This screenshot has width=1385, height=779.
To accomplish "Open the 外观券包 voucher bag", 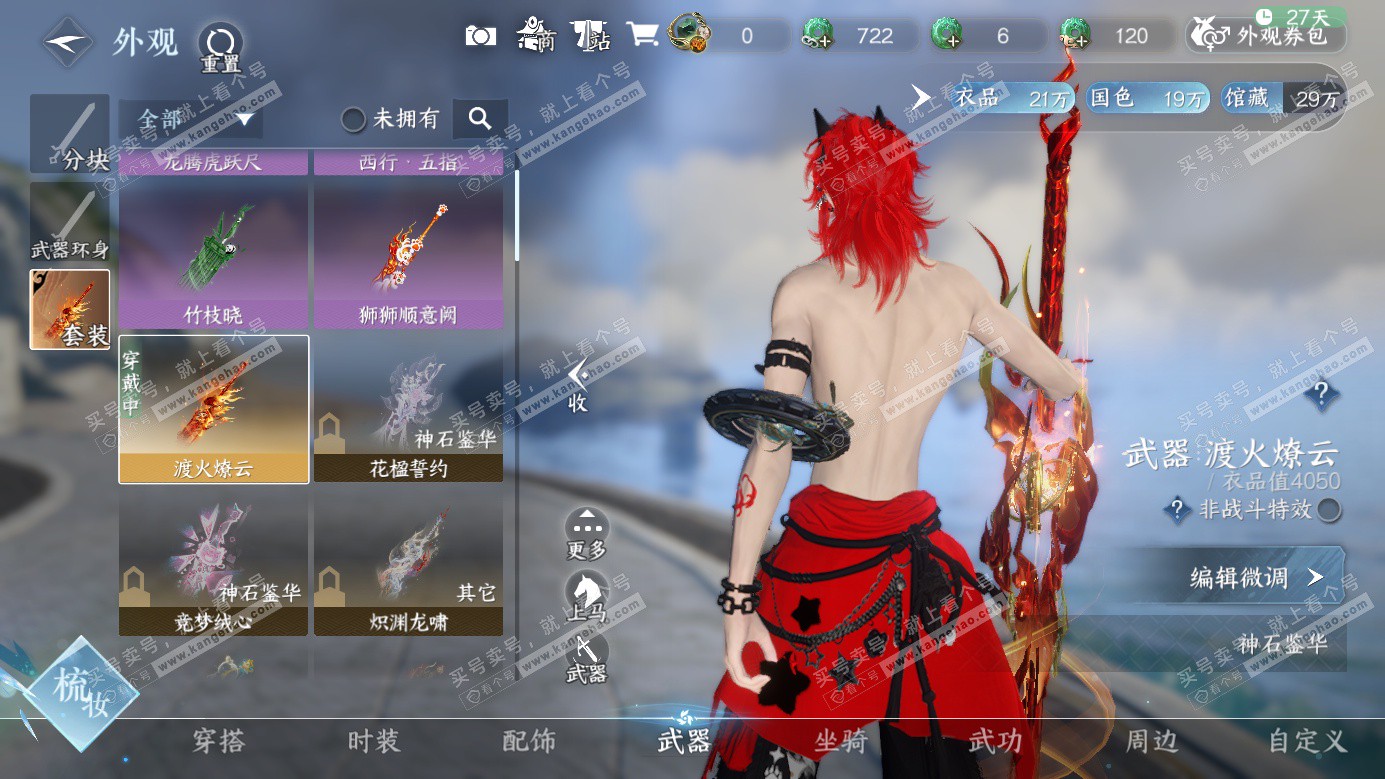I will pyautogui.click(x=1266, y=37).
